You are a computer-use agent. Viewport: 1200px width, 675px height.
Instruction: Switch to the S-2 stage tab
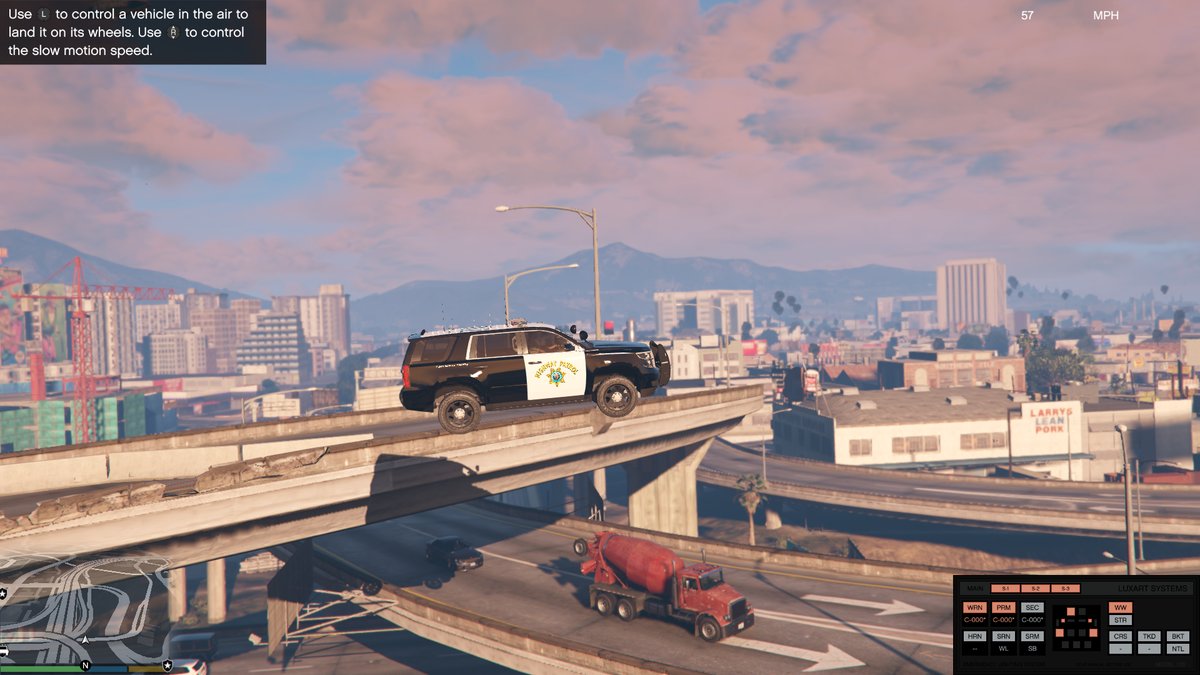[x=1035, y=588]
